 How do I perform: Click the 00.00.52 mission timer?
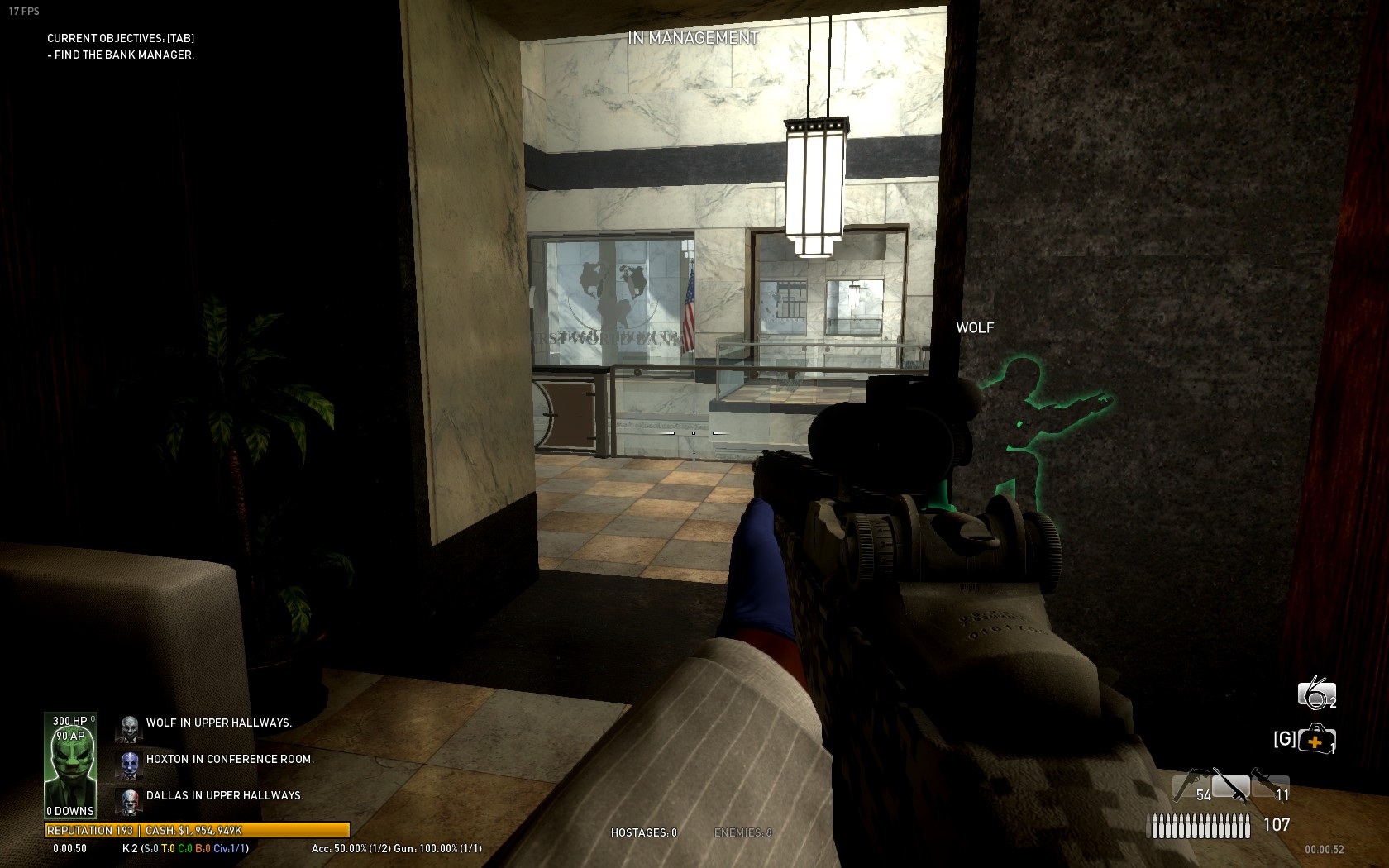click(x=1329, y=849)
